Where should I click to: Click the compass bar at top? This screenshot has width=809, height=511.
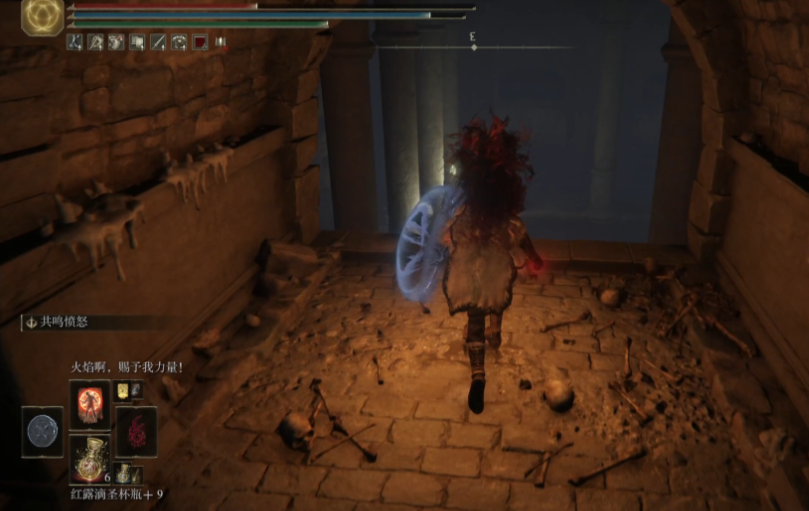tap(473, 46)
